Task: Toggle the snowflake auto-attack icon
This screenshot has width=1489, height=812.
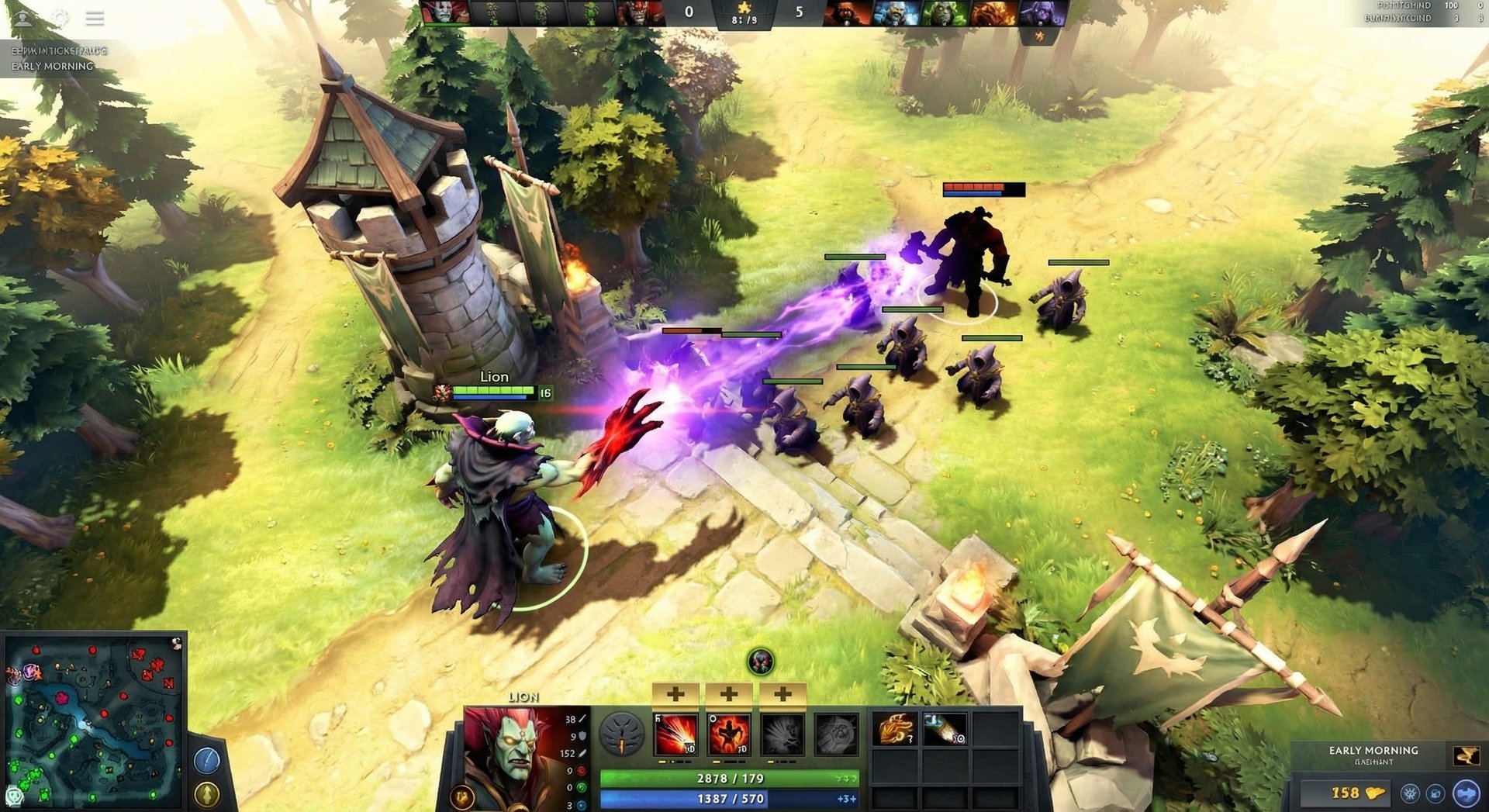Action: coord(1408,793)
